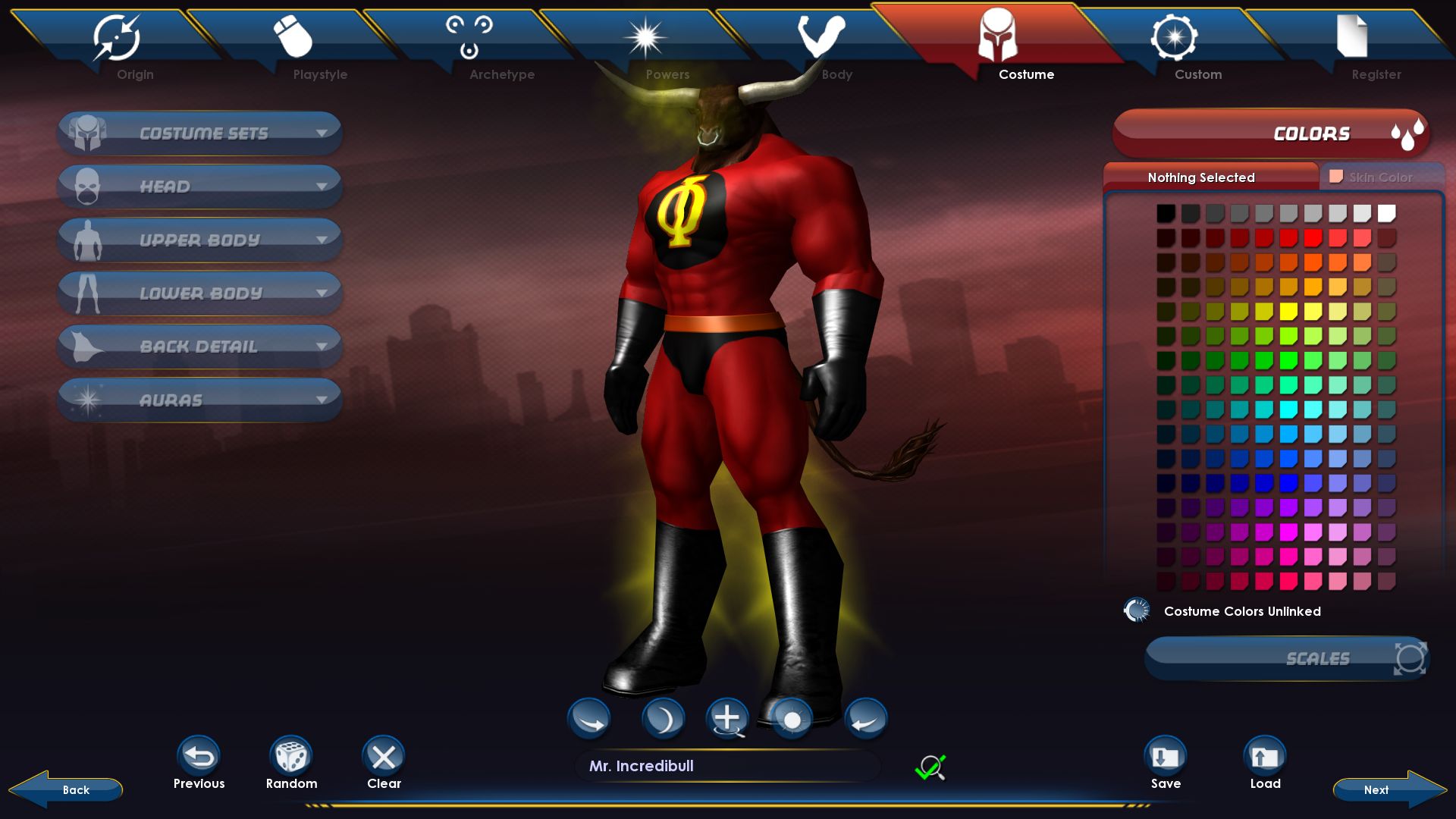The width and height of the screenshot is (1456, 819).
Task: Open the Head costume category
Action: point(199,187)
